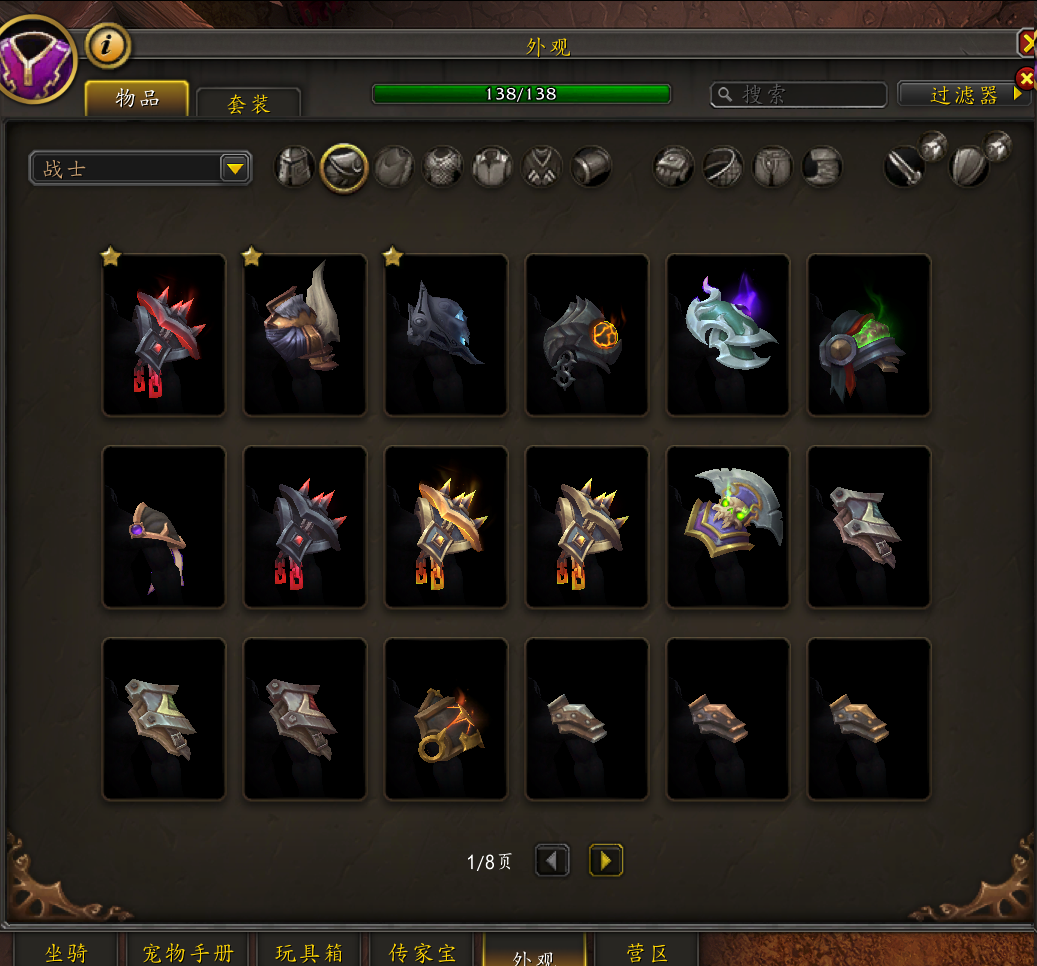The image size is (1037, 966).
Task: Show the gloves slot category
Action: click(x=674, y=167)
